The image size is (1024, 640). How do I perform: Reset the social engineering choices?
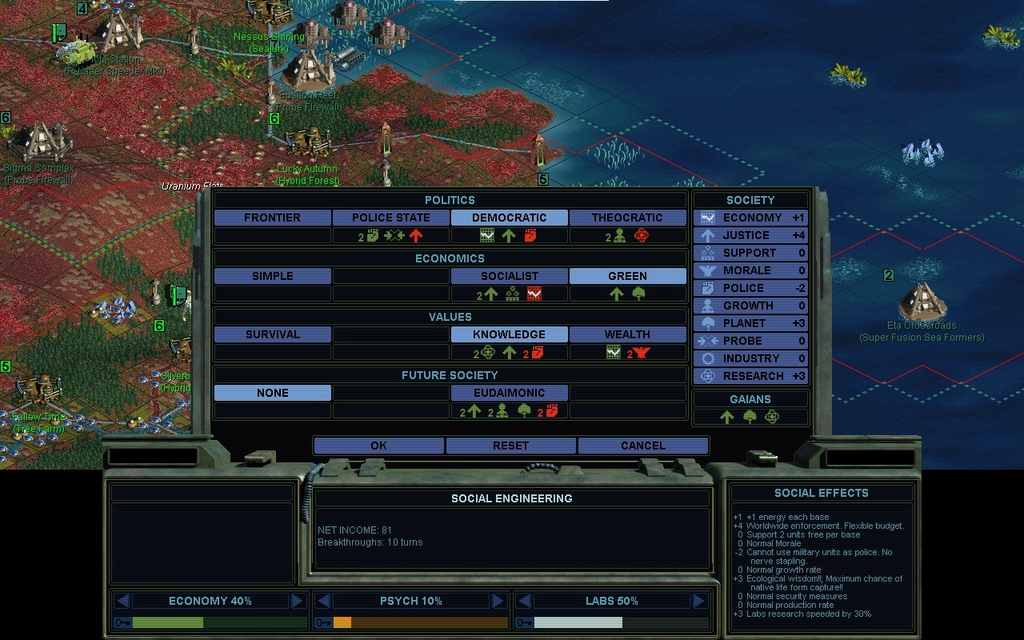[510, 445]
